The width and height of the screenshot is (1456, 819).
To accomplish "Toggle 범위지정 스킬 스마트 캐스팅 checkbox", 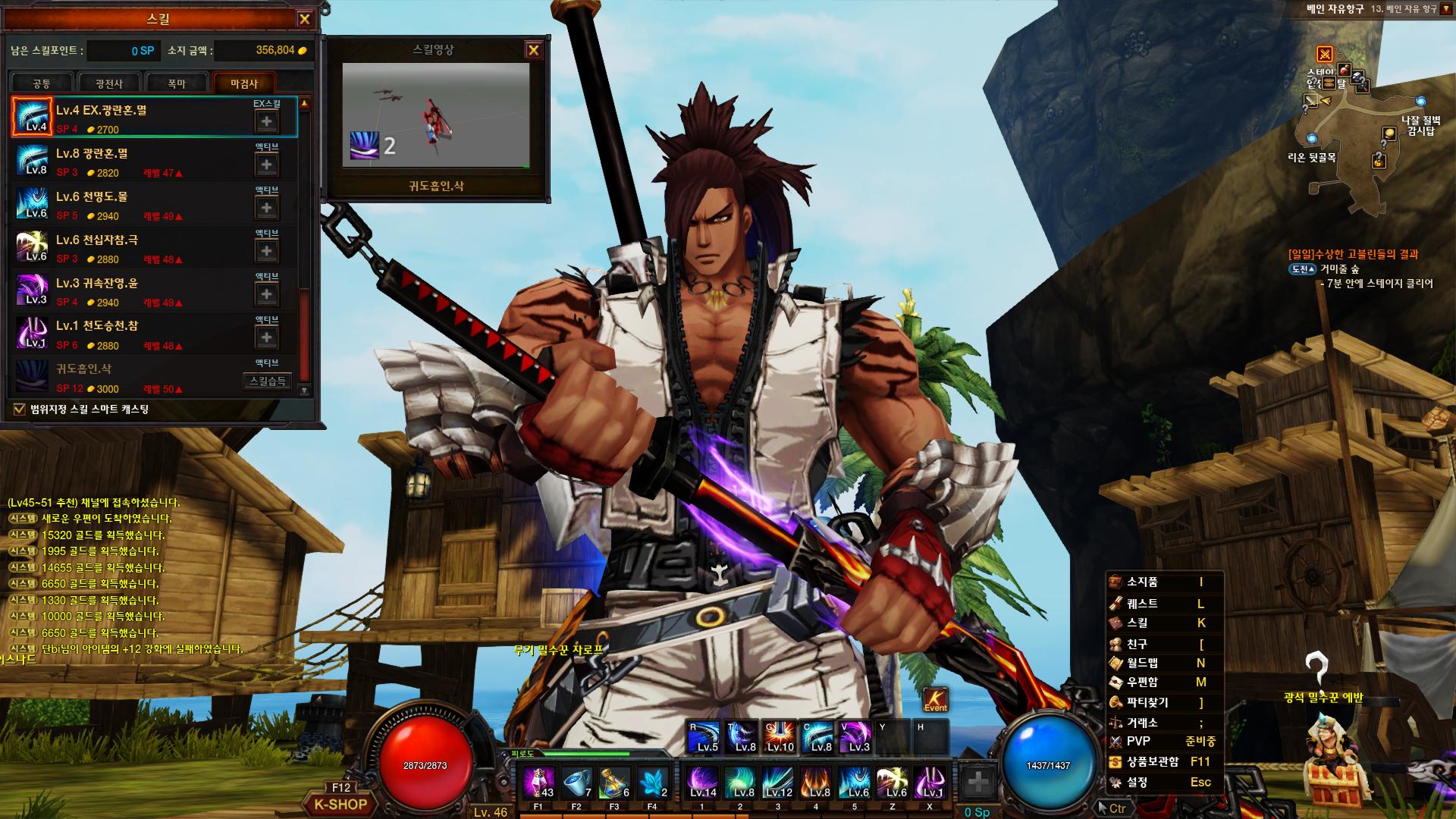I will [20, 409].
